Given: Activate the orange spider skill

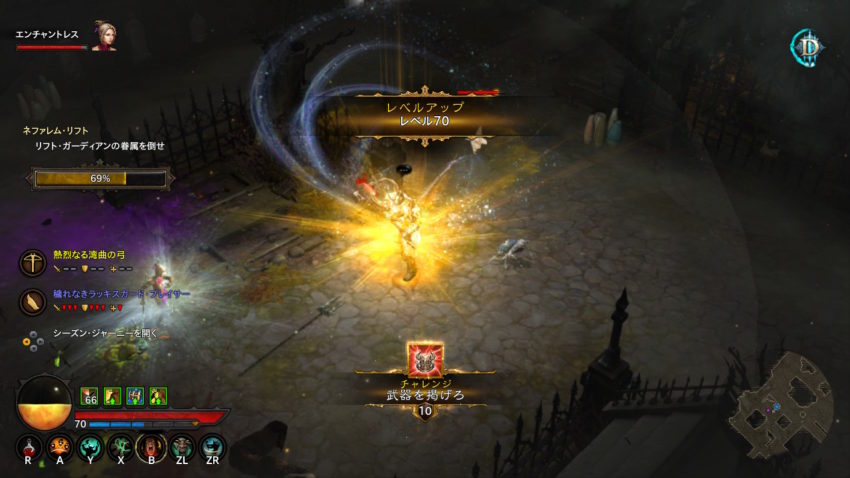Looking at the screenshot, I should point(59,447).
